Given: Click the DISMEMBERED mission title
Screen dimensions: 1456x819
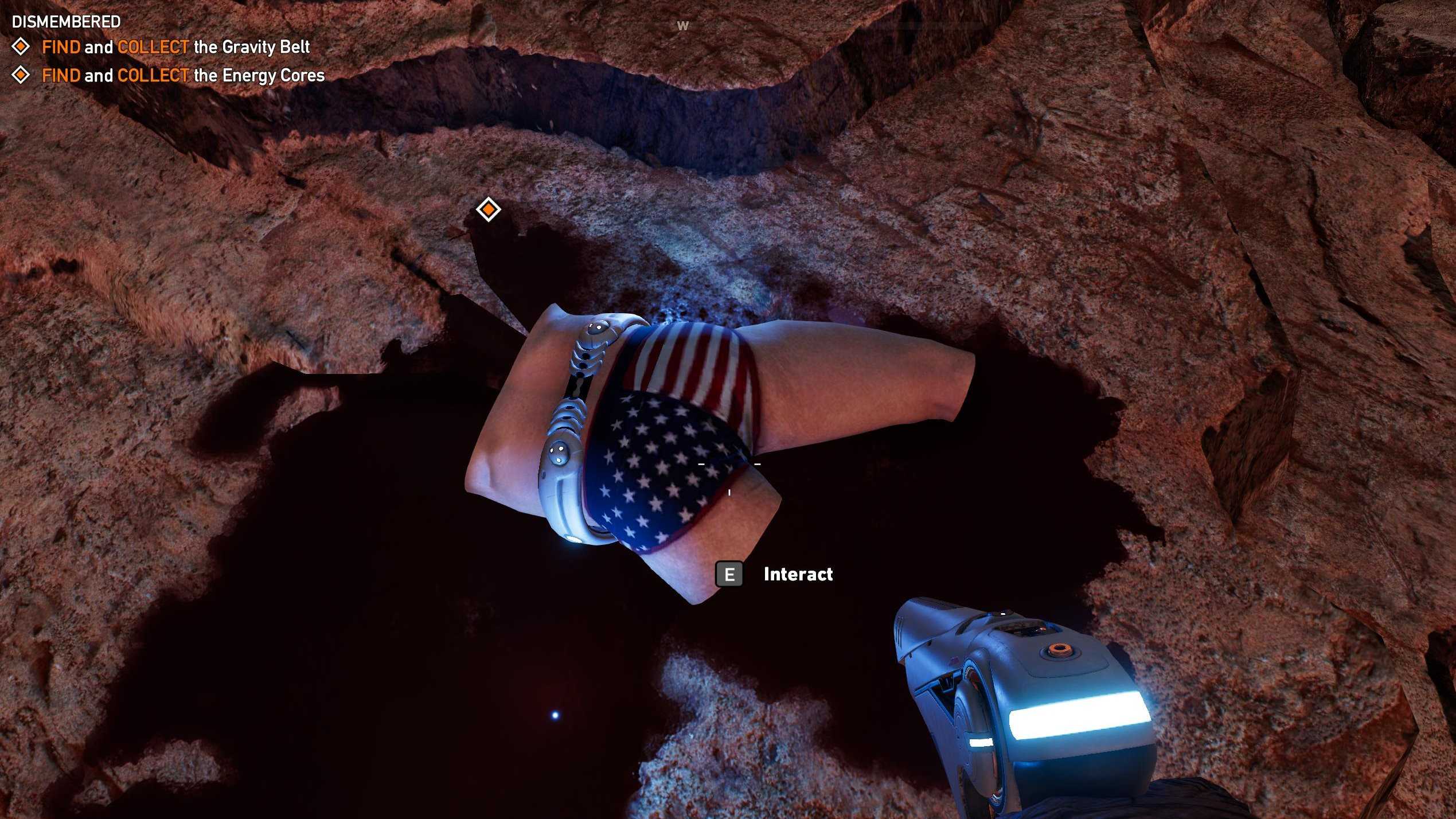Looking at the screenshot, I should [x=67, y=22].
